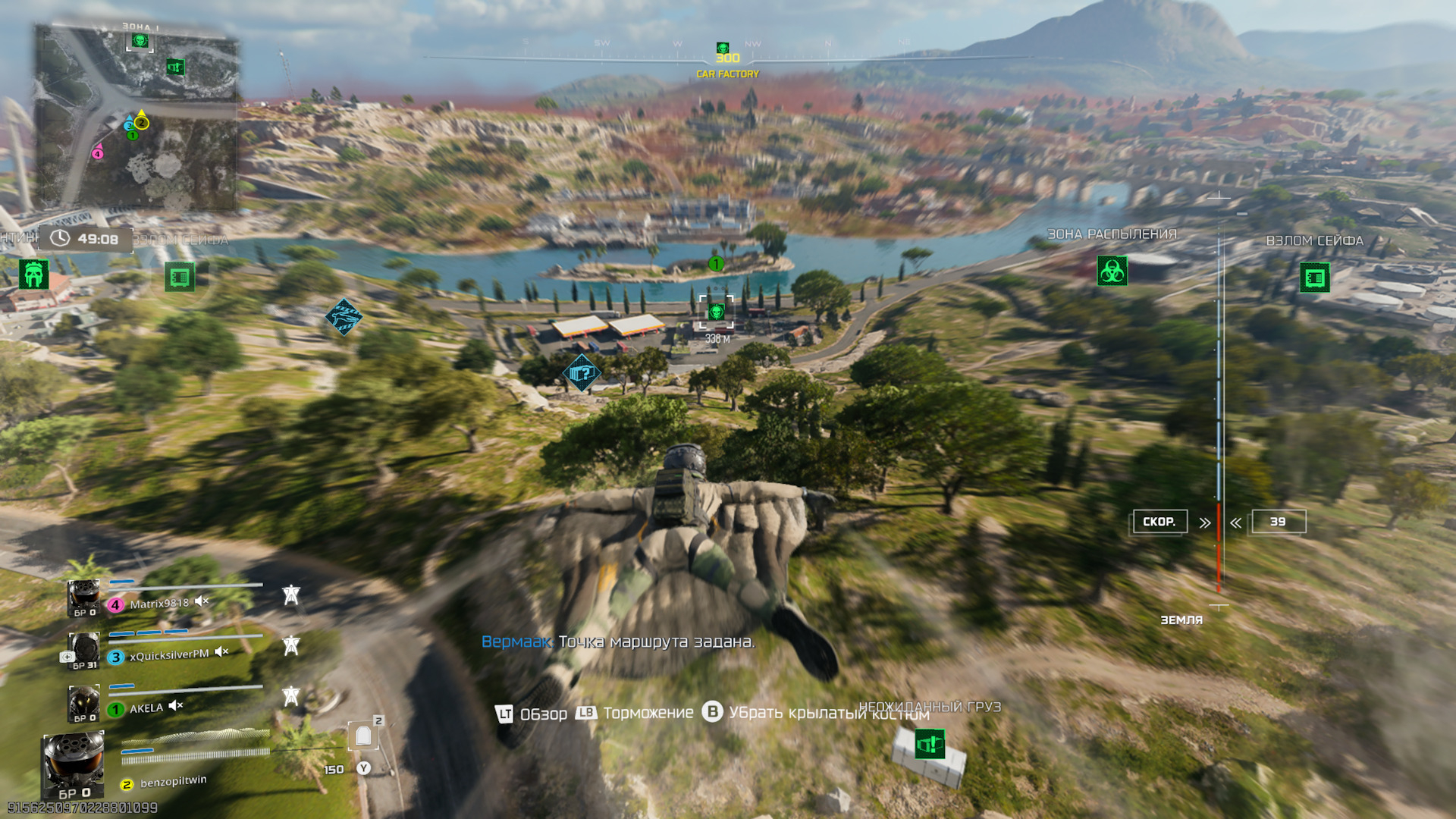The width and height of the screenshot is (1456, 819).
Task: Click the blue diamond shark-like marker
Action: (x=344, y=316)
